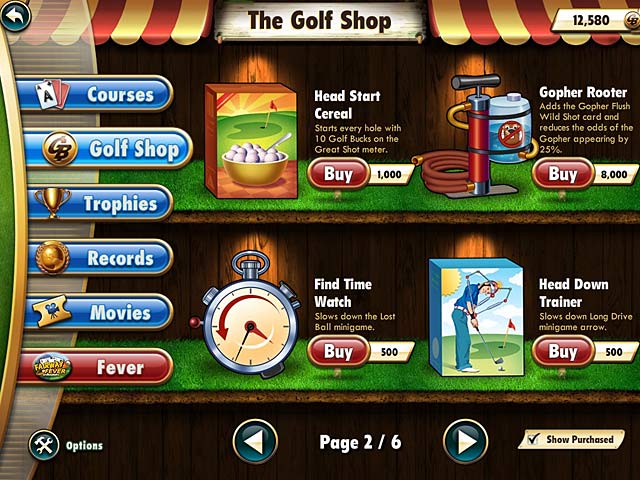This screenshot has width=640, height=480.
Task: Go to the previous shop page
Action: point(255,441)
